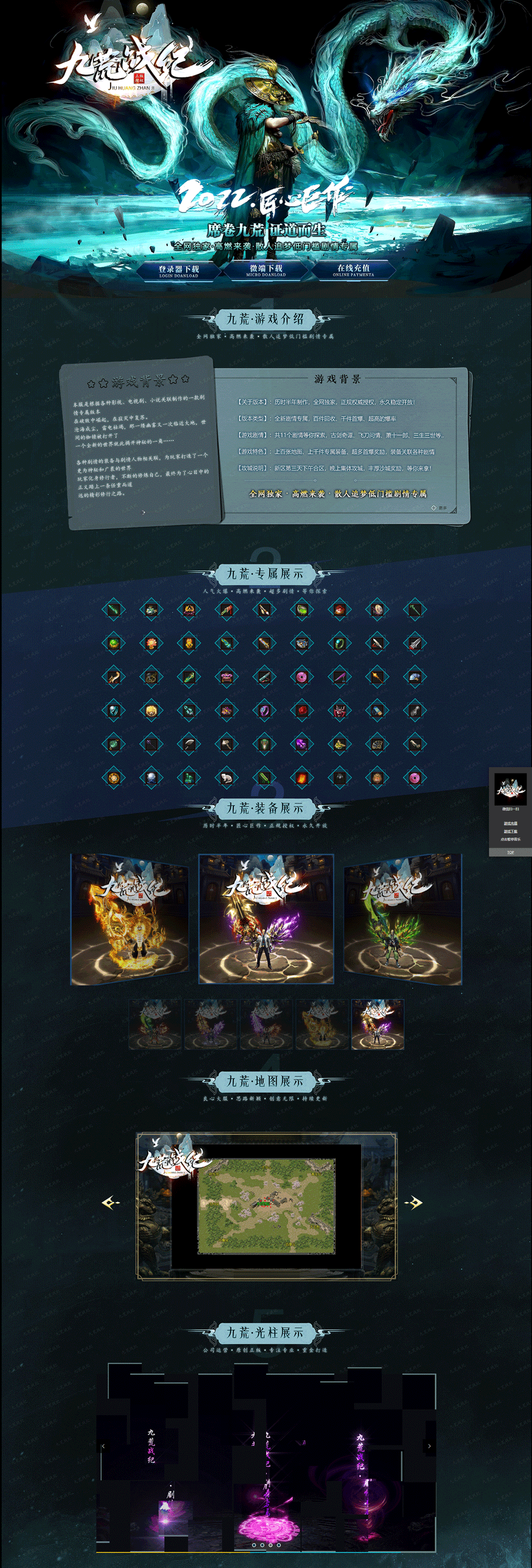Click the WeChat QR code logo in the sidebar
This screenshot has height=1568, width=532.
click(x=510, y=790)
